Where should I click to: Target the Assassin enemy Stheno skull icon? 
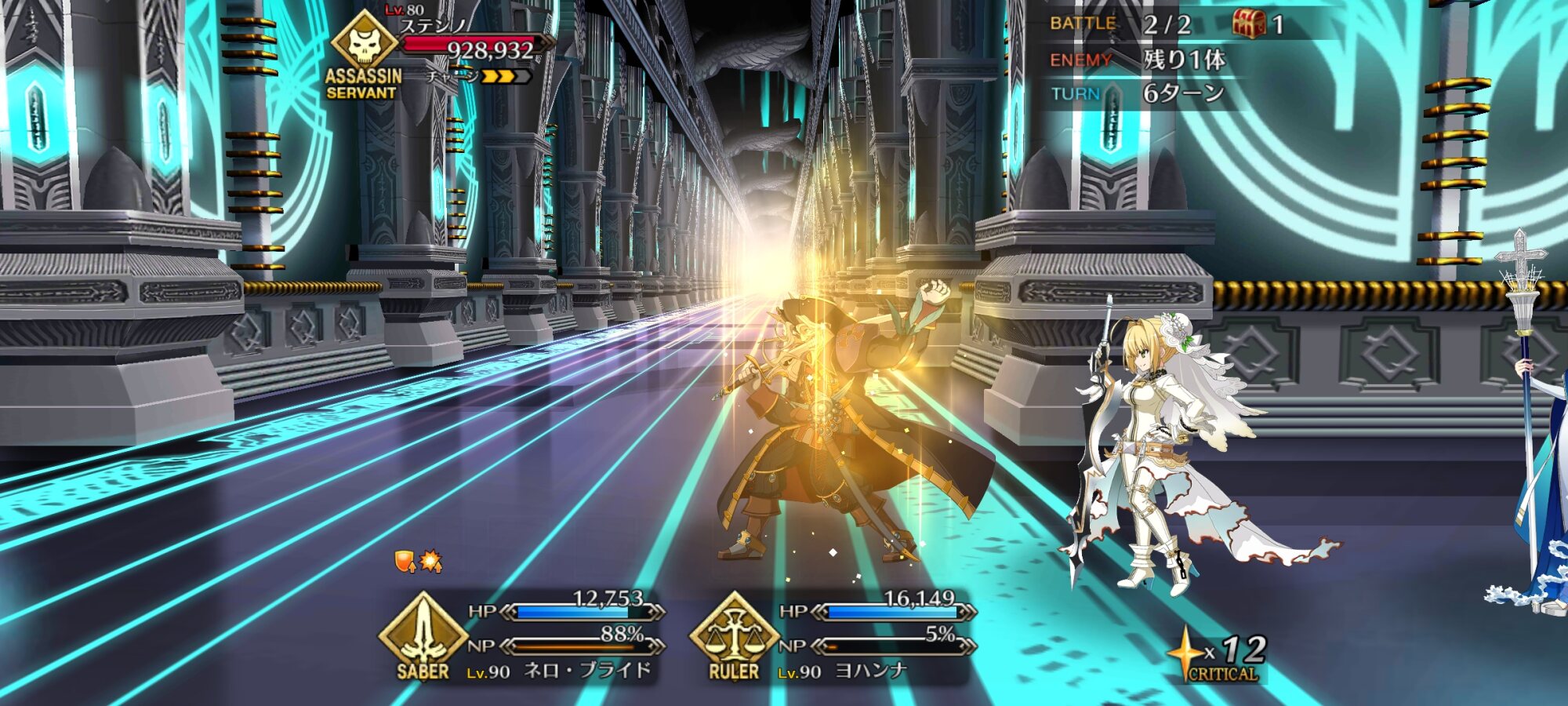click(x=365, y=43)
